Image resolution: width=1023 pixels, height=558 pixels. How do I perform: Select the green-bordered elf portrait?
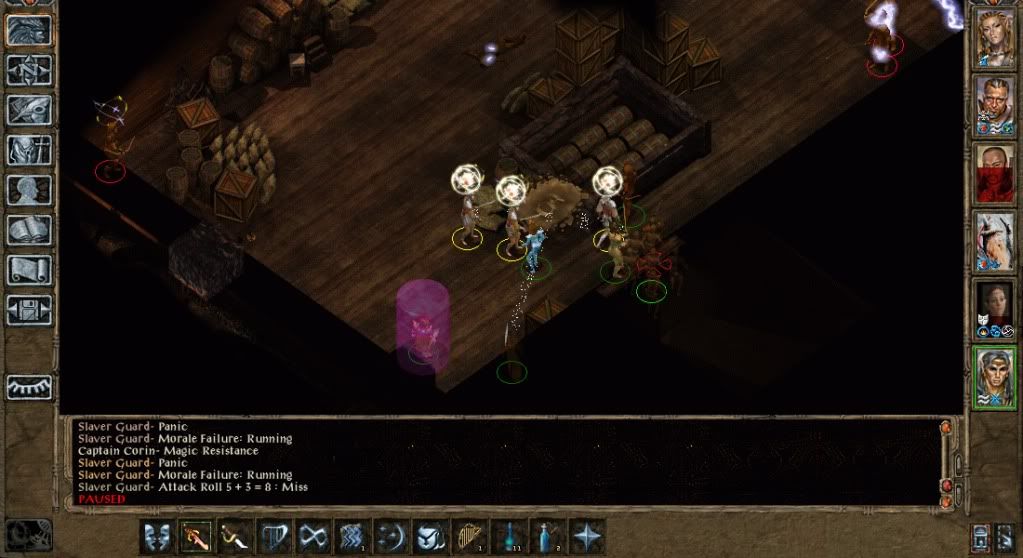click(995, 376)
